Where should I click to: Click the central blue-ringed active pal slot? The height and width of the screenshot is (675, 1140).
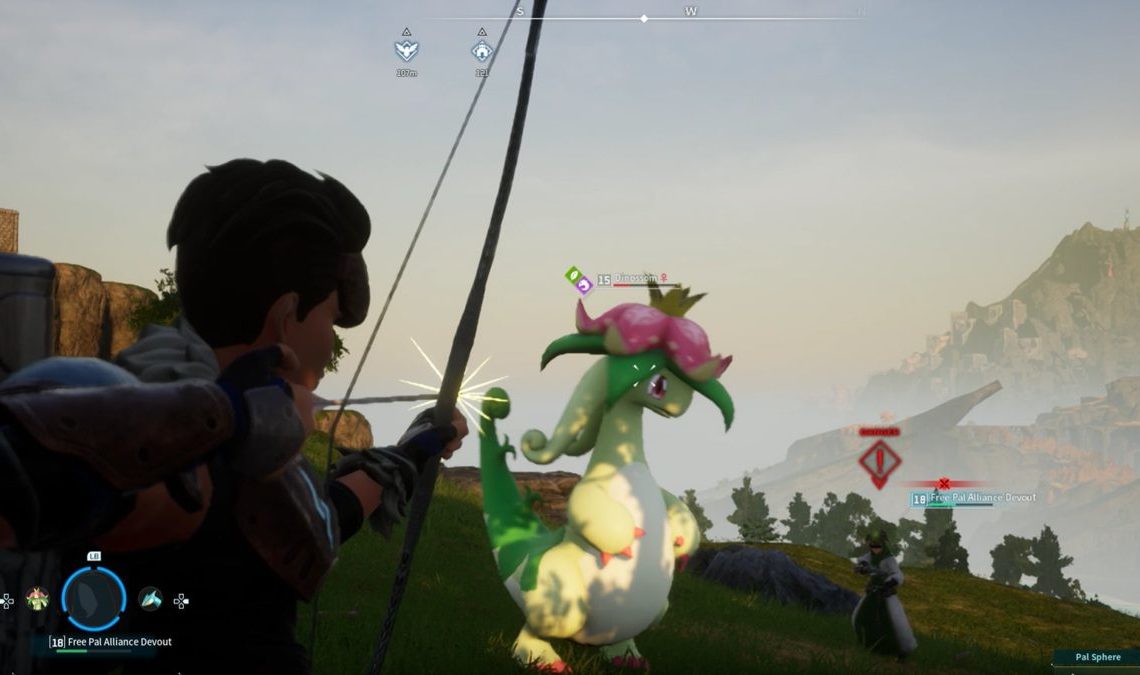point(94,598)
